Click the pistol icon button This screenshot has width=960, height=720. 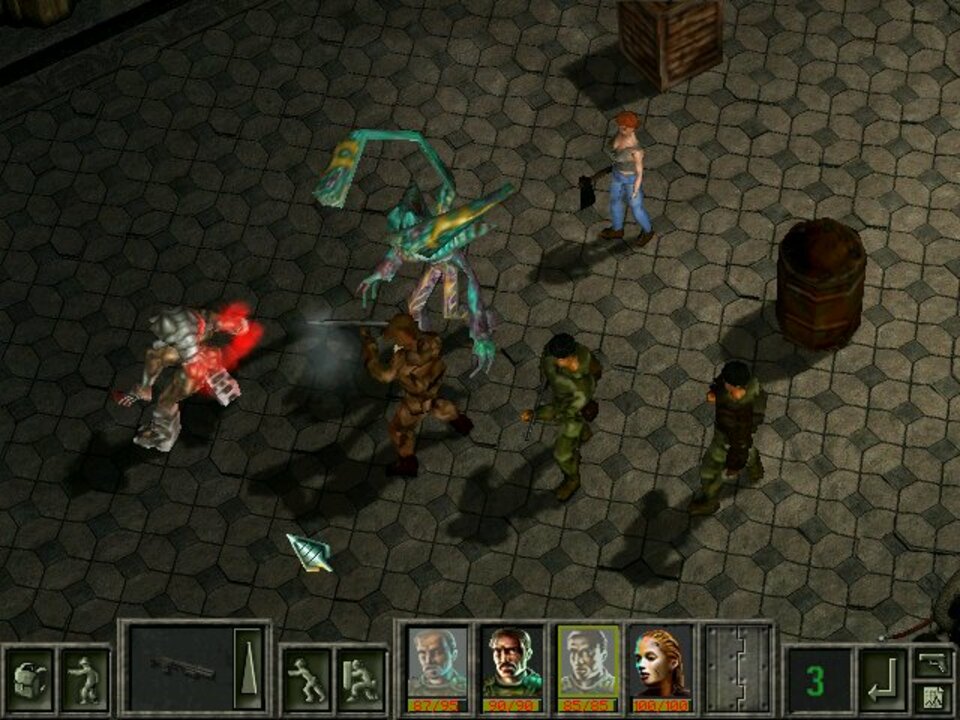[932, 662]
